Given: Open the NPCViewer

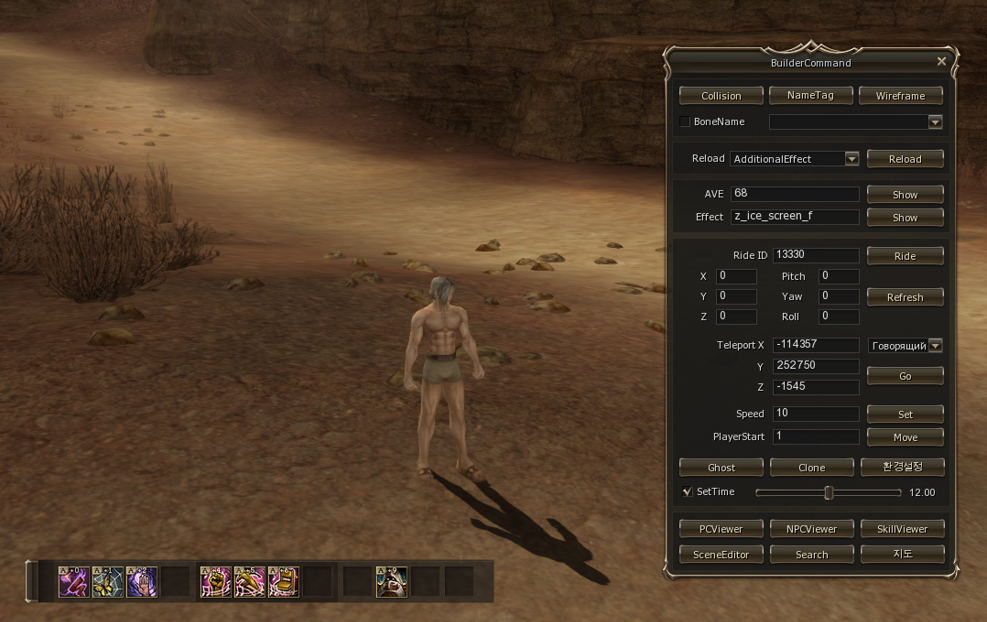Looking at the screenshot, I should point(811,528).
